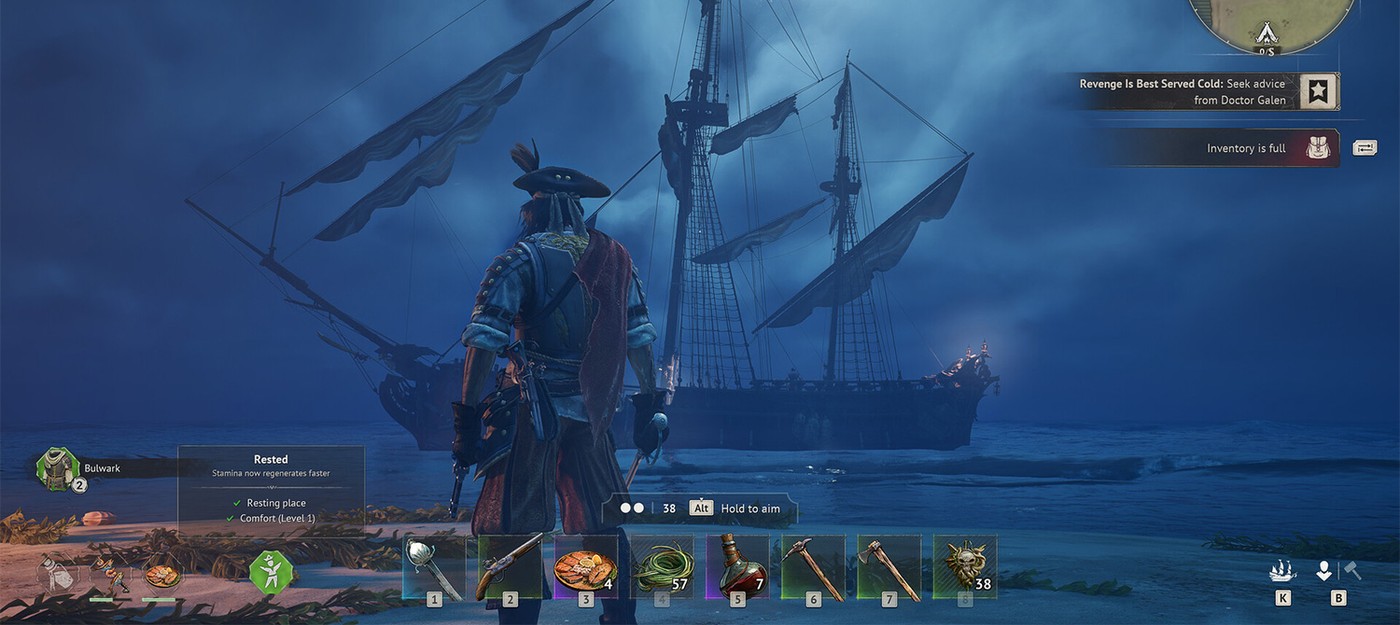Open the ship menu icon
This screenshot has width=1400, height=625.
(1282, 571)
